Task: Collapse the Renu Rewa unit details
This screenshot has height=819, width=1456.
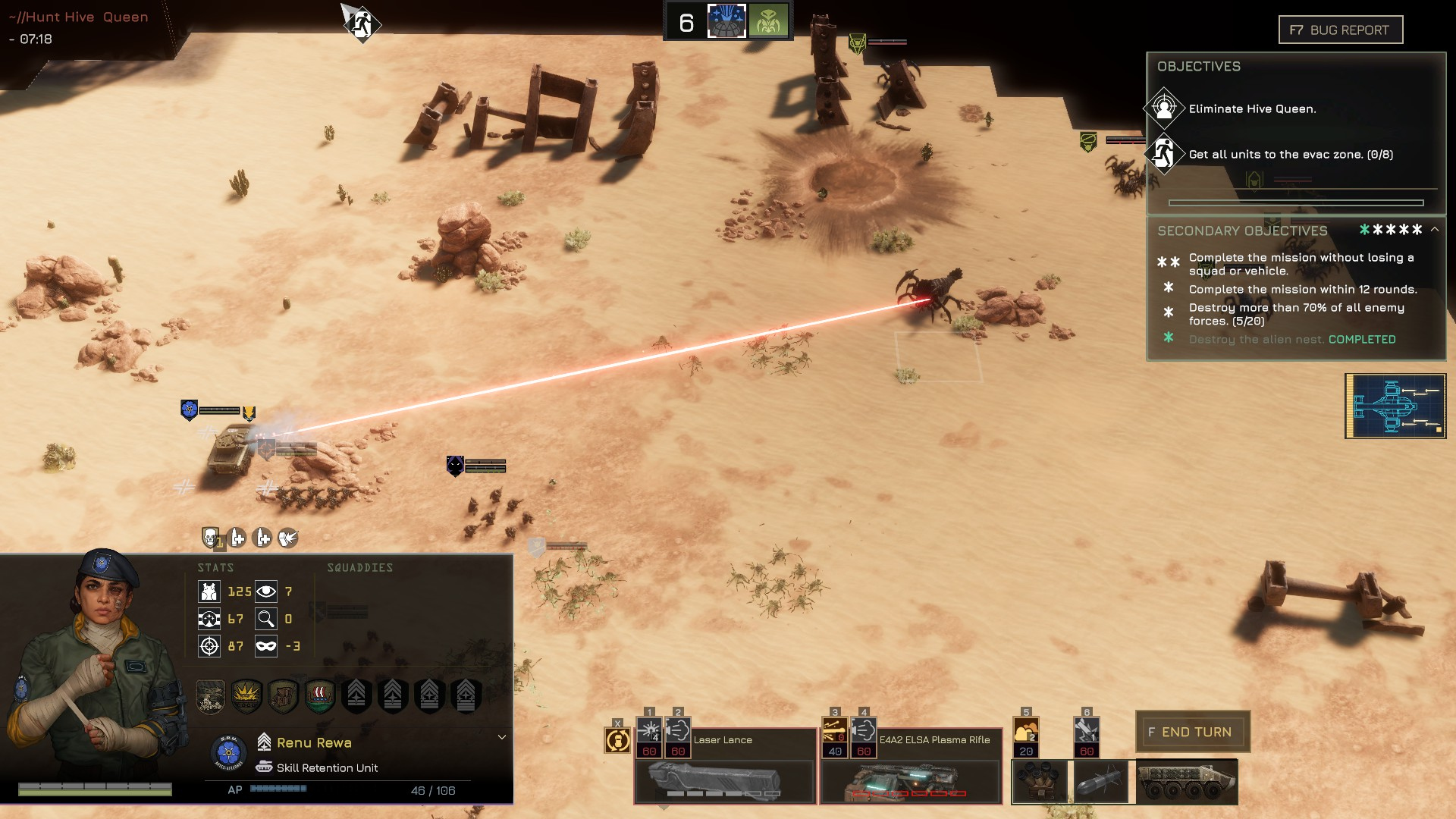Action: pyautogui.click(x=501, y=737)
